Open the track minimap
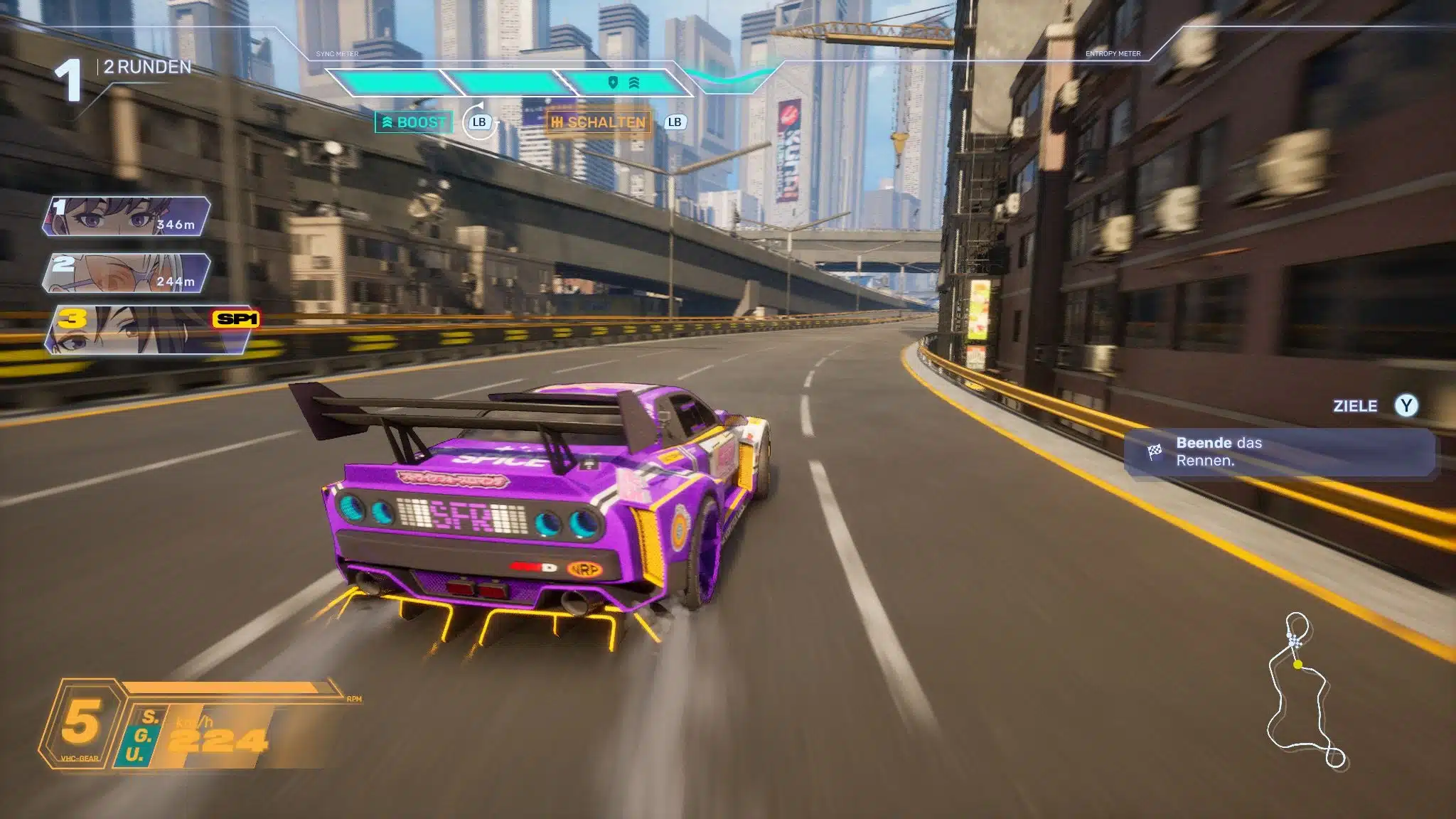This screenshot has height=819, width=1456. pos(1305,691)
